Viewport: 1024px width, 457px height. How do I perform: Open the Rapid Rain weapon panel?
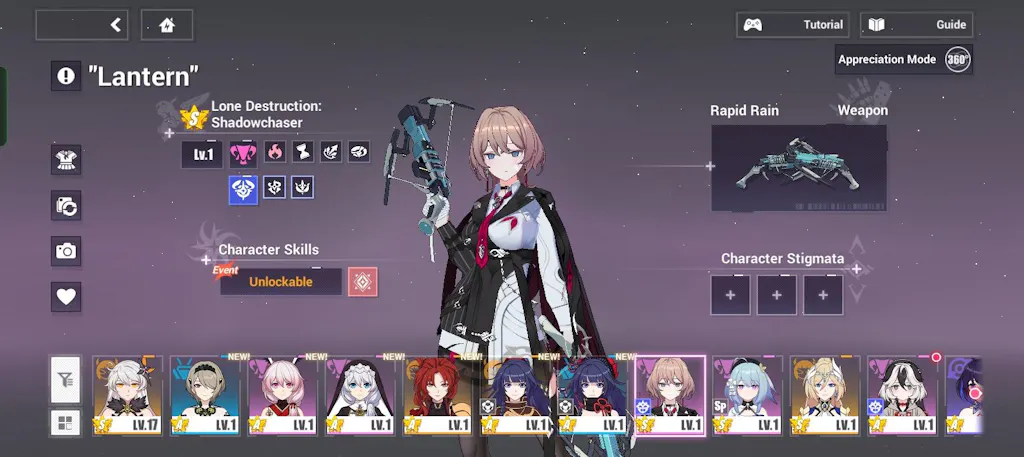[798, 168]
